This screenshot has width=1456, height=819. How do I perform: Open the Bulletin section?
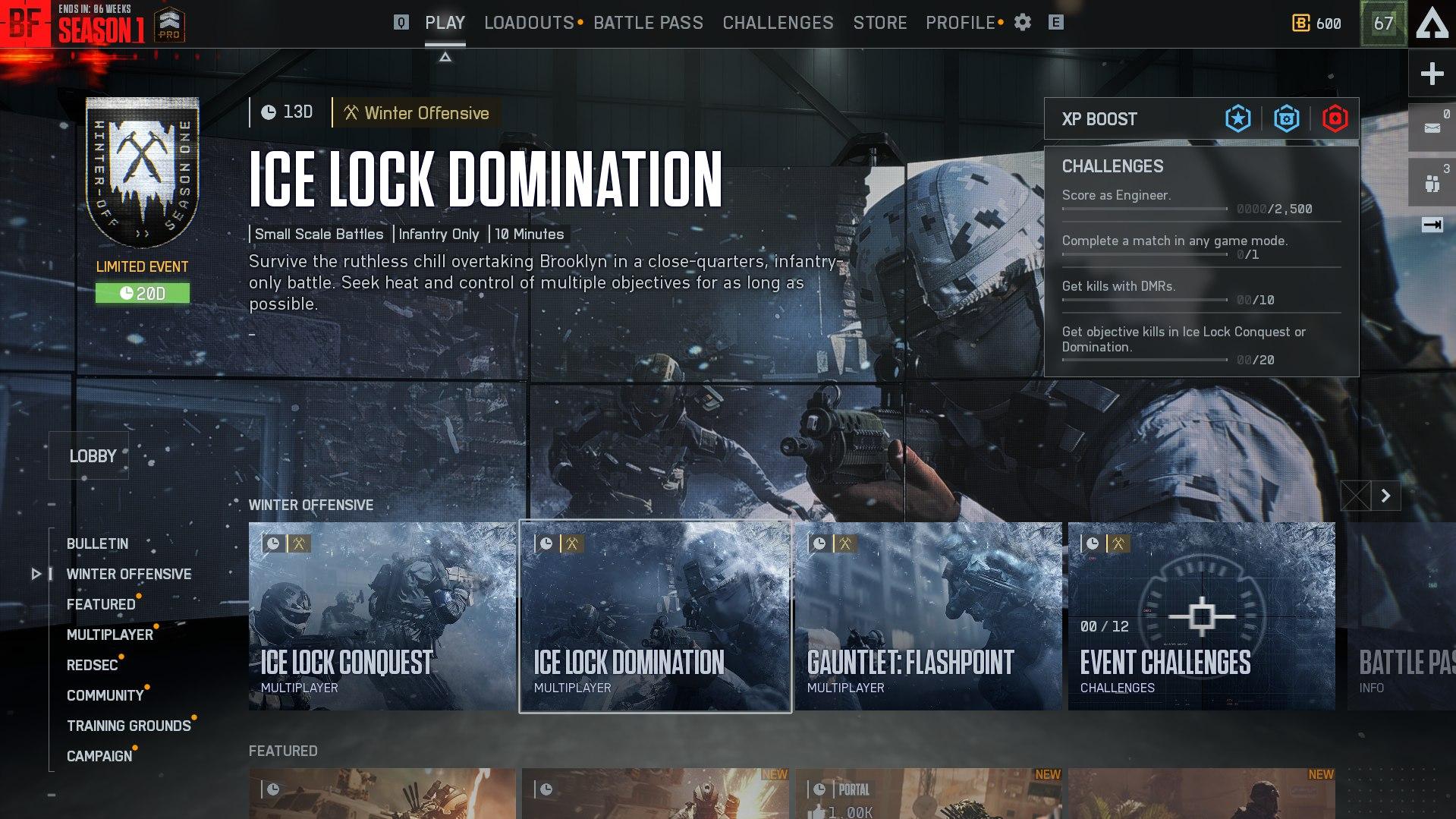97,543
